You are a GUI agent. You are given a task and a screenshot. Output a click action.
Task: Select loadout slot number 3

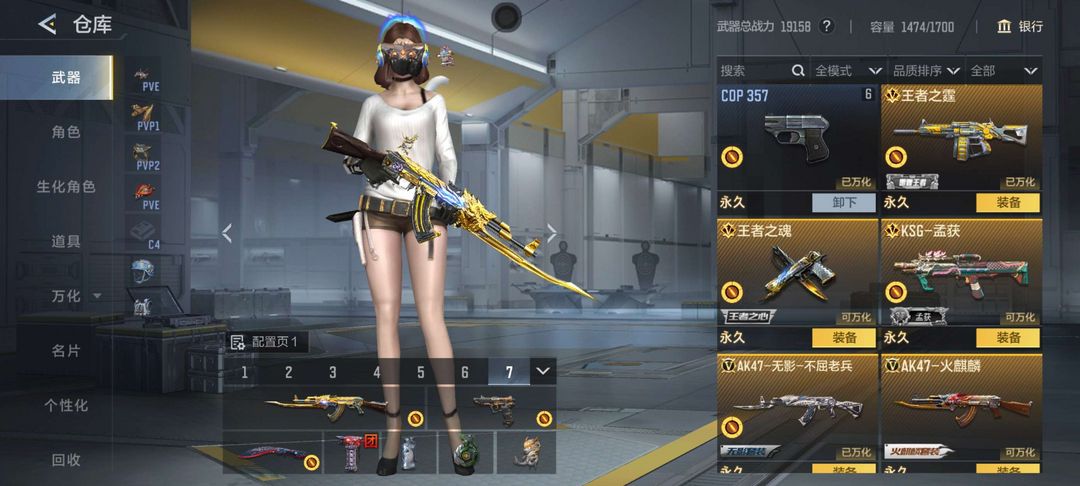(333, 373)
